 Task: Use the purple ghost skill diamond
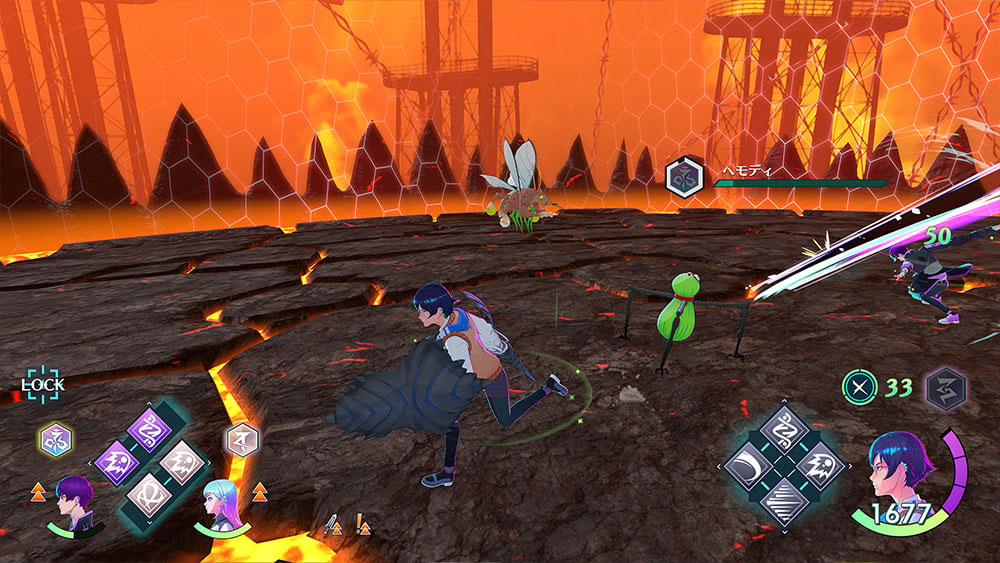pyautogui.click(x=117, y=462)
